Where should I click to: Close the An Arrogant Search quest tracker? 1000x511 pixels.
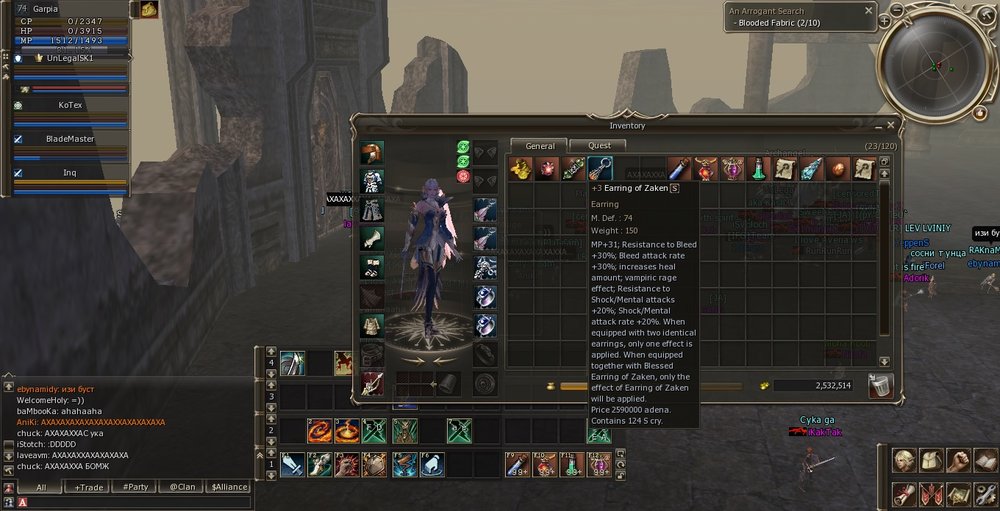869,10
